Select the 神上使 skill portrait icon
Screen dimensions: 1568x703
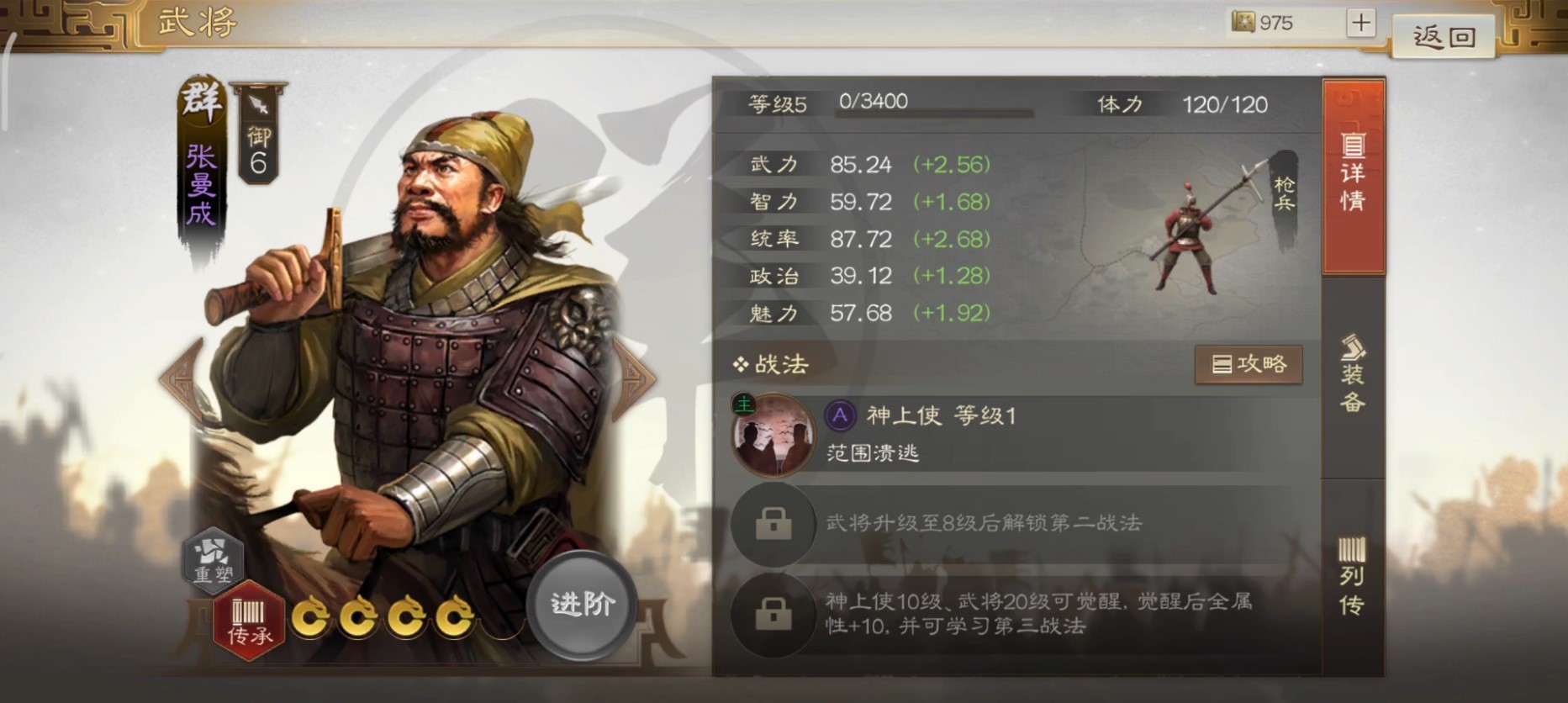(773, 434)
